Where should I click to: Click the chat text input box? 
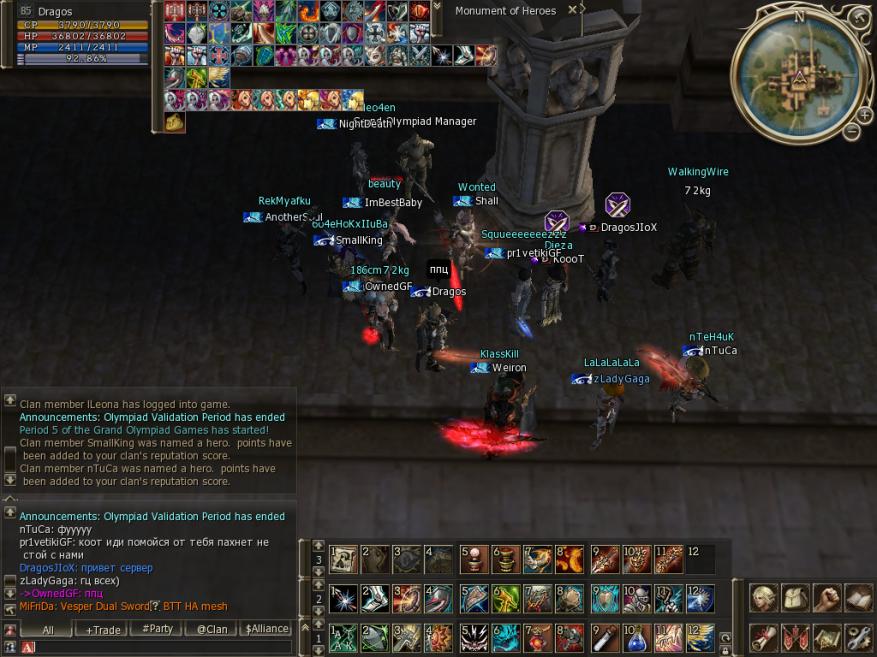click(x=160, y=647)
